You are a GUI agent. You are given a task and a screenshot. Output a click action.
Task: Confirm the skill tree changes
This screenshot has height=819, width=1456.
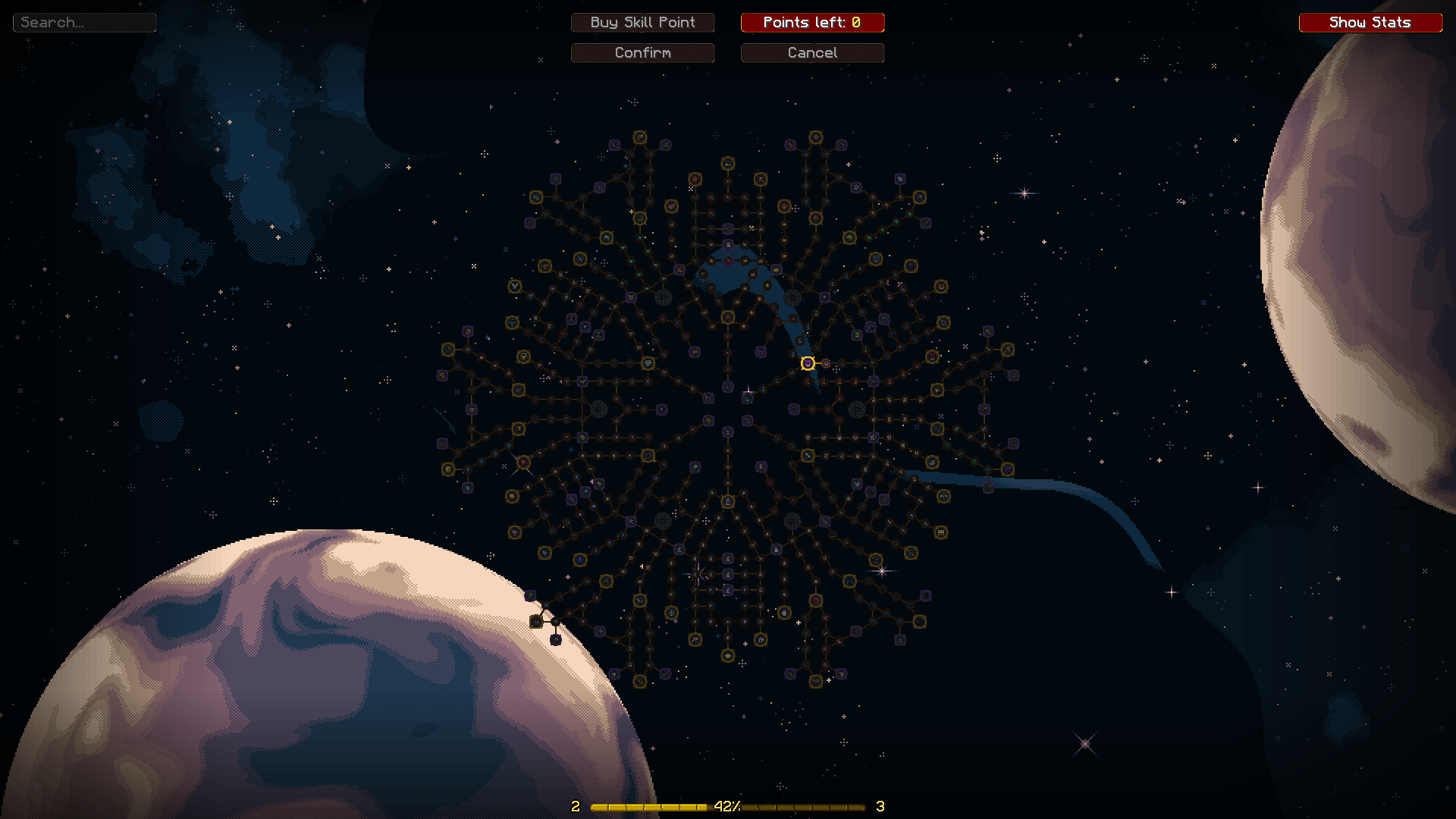[x=642, y=53]
